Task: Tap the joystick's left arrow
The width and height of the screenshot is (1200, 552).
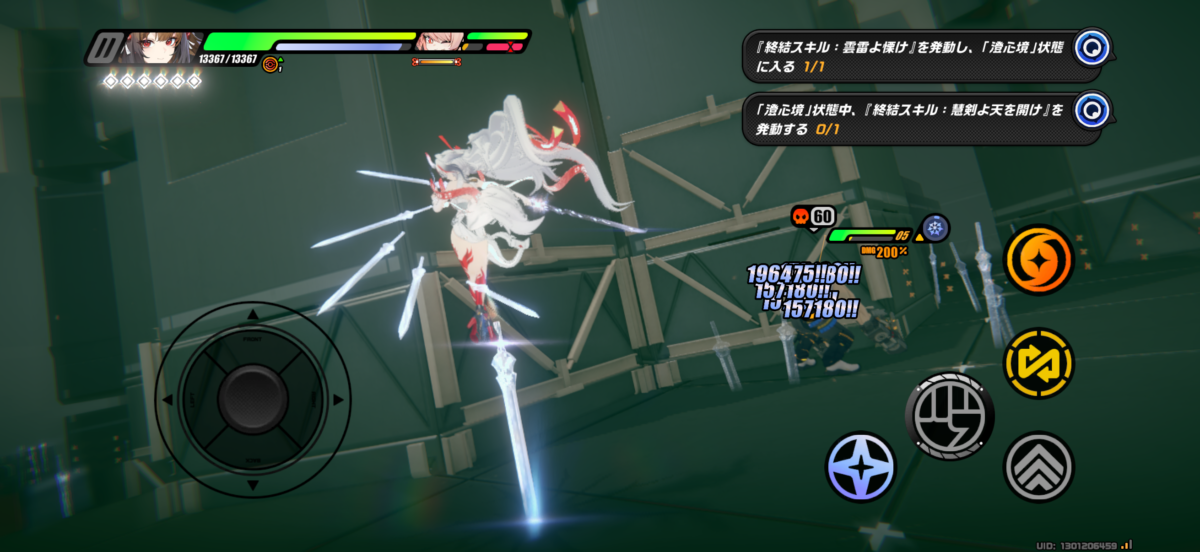Action: pos(168,400)
